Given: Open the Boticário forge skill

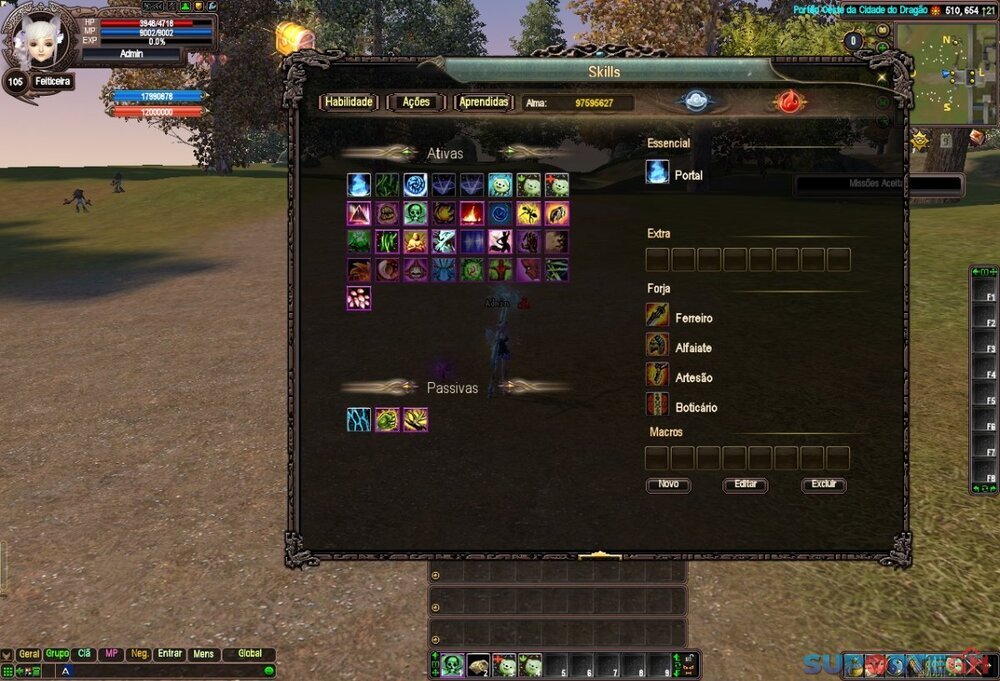Looking at the screenshot, I should click(657, 406).
